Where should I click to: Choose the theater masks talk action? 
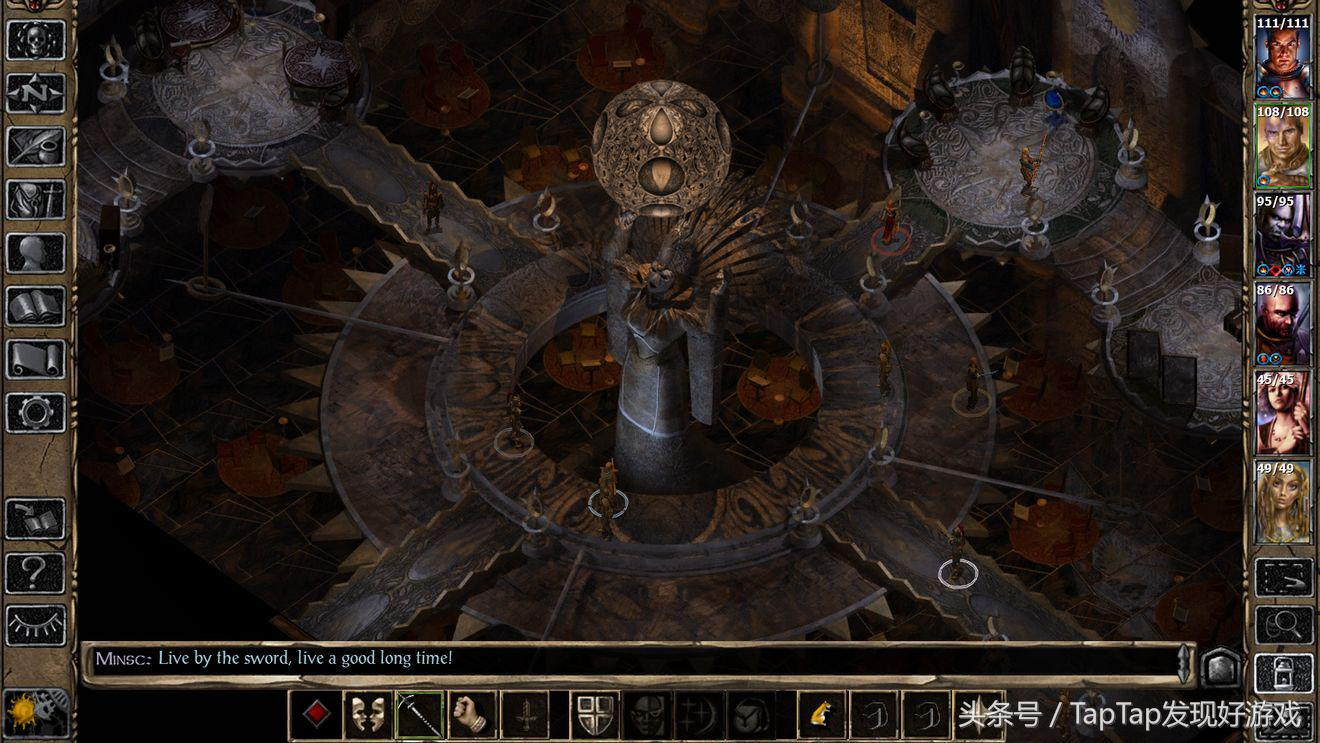pos(368,714)
